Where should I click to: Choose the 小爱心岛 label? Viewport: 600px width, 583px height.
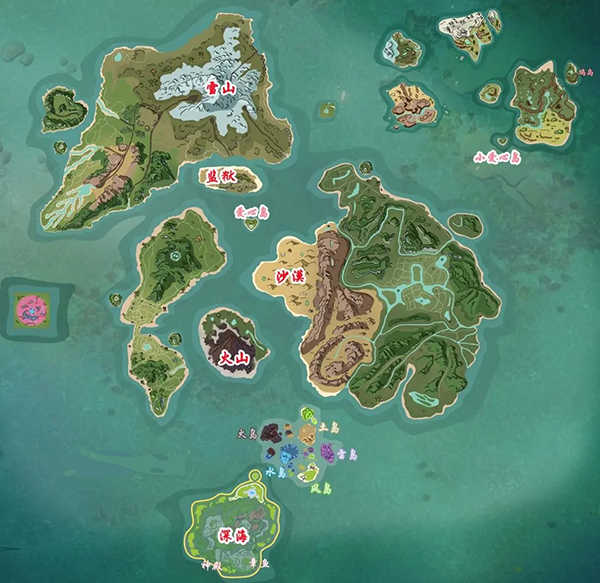(x=497, y=157)
